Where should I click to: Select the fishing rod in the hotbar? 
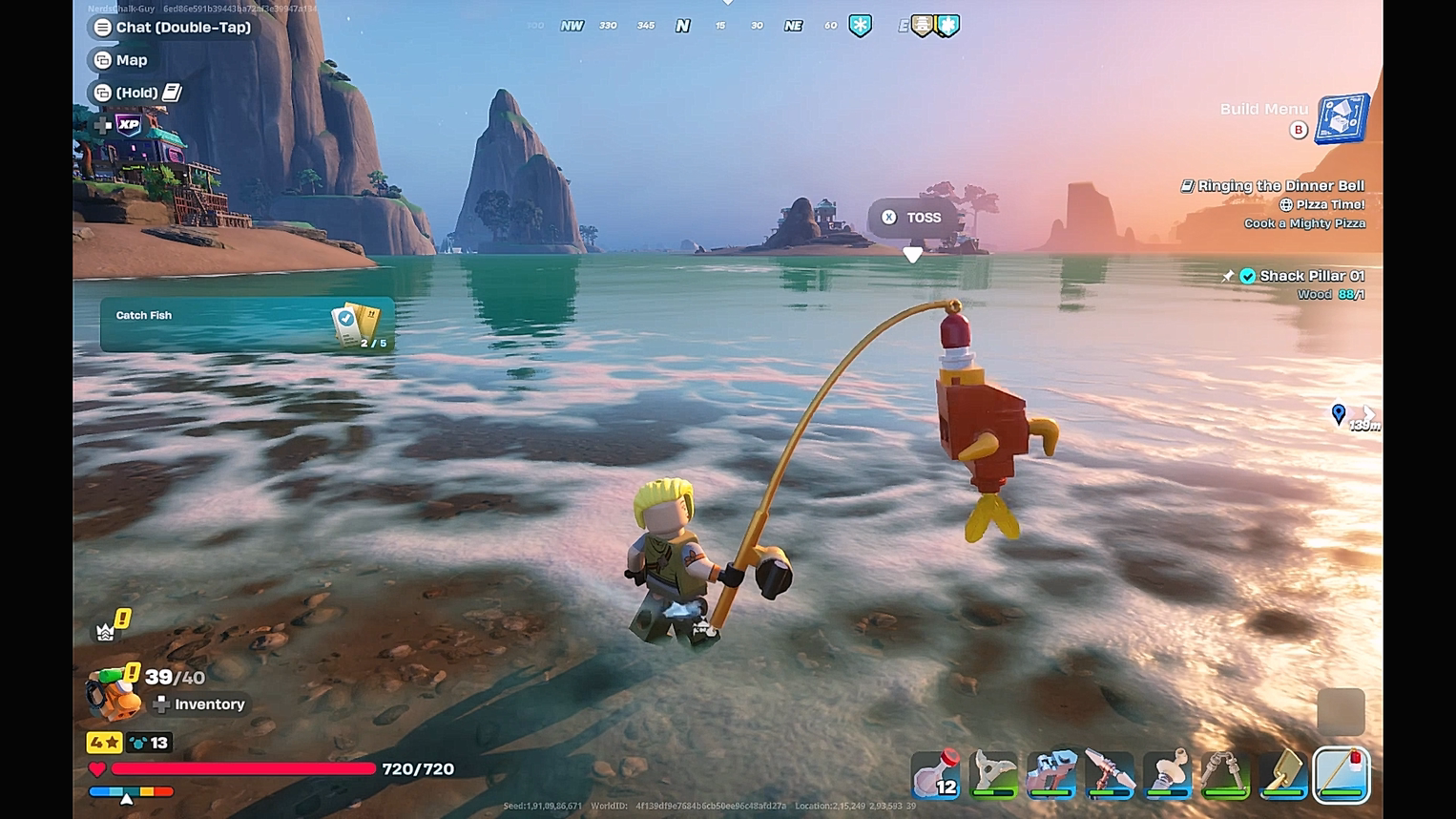(x=1342, y=775)
